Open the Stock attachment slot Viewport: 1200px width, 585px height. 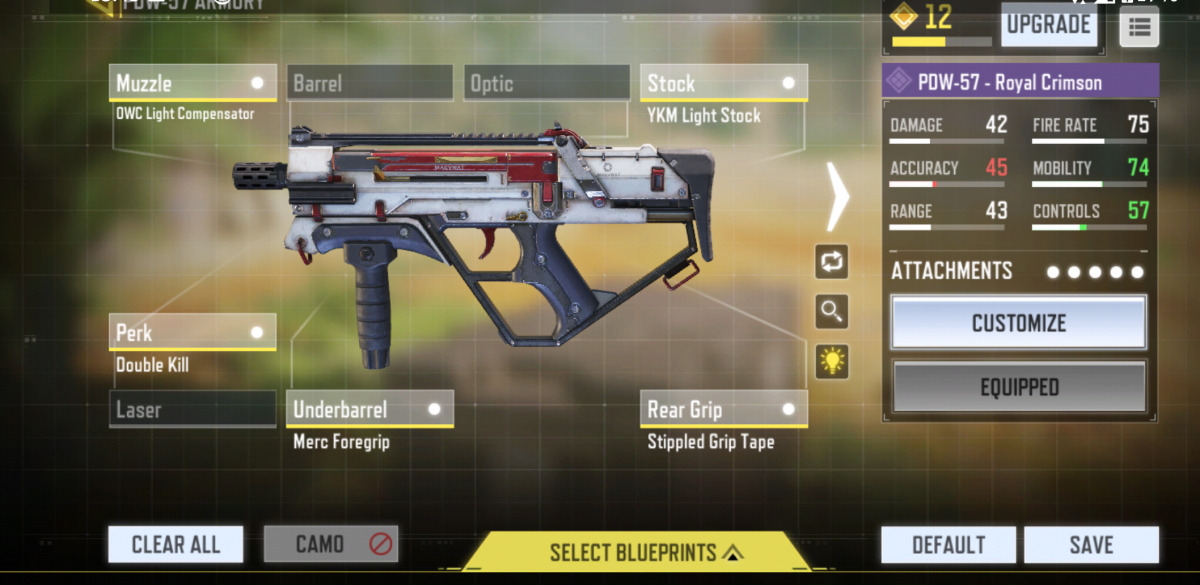pyautogui.click(x=723, y=83)
